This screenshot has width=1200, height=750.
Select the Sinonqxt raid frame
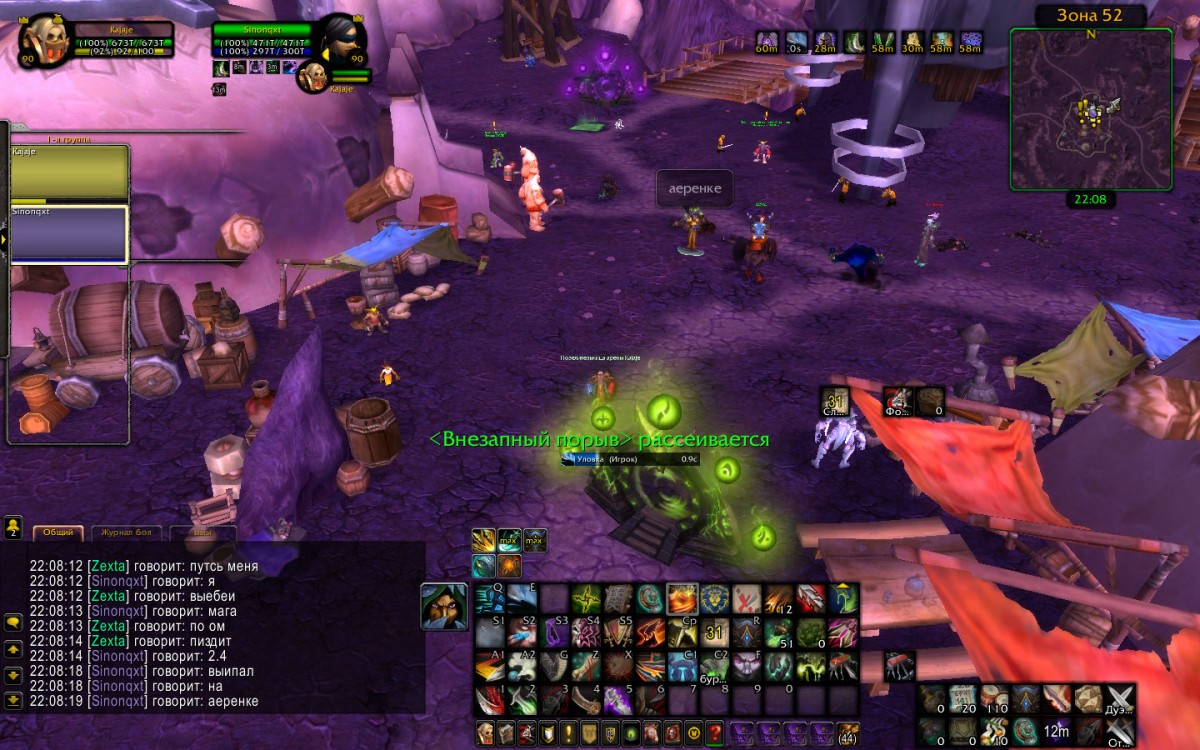(x=69, y=234)
